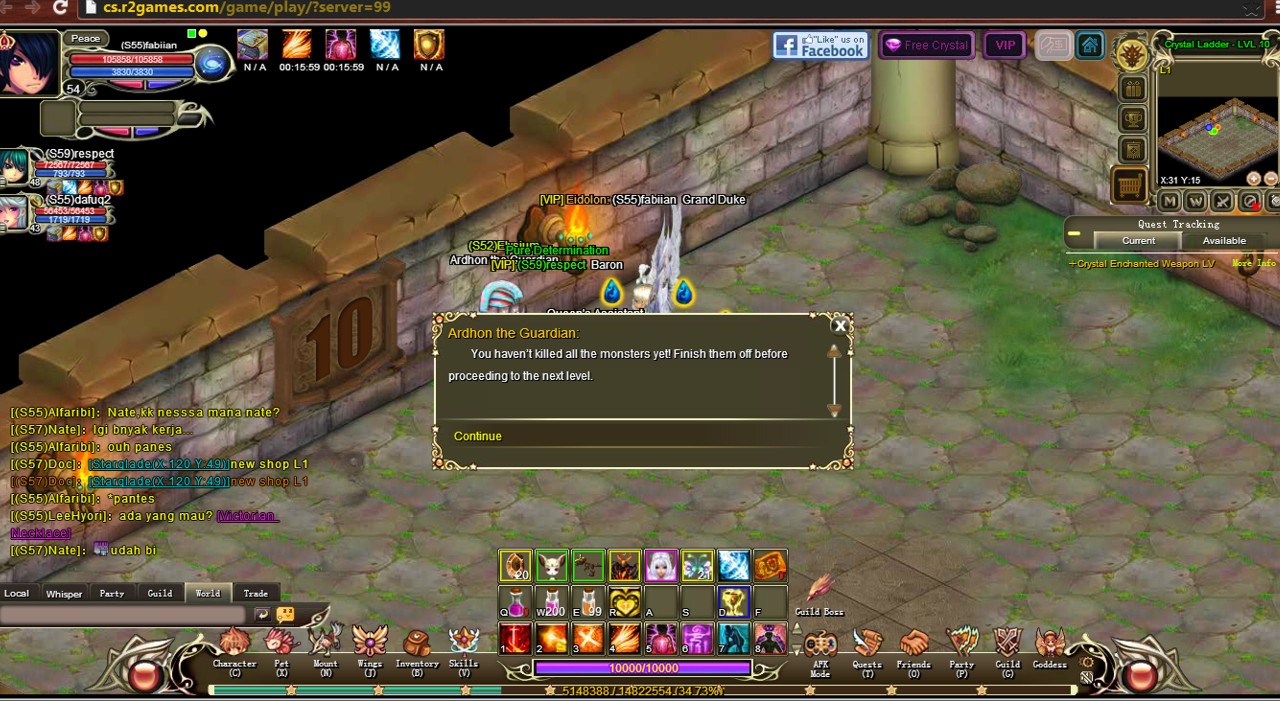Open the Quests log
The height and width of the screenshot is (701, 1280).
(x=867, y=648)
